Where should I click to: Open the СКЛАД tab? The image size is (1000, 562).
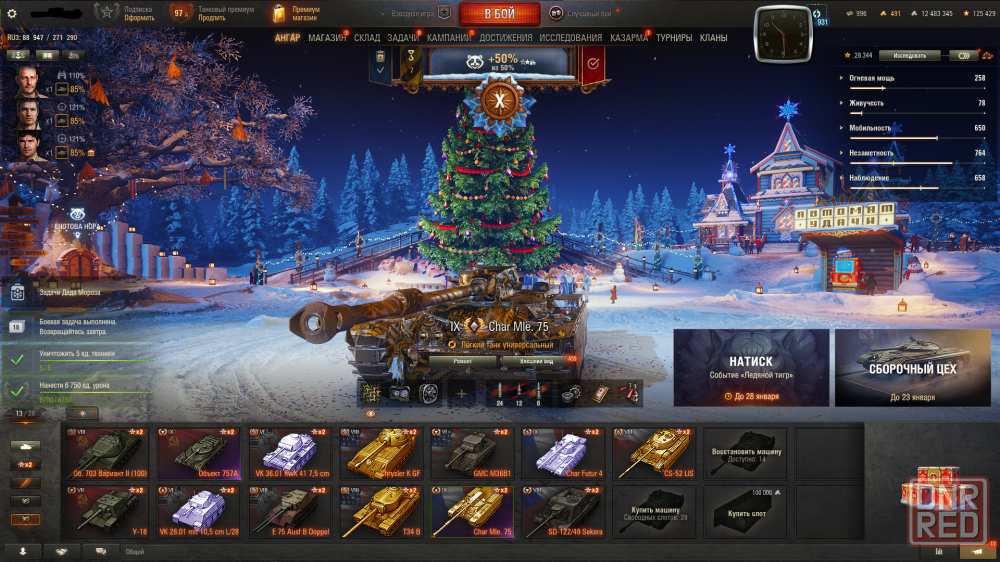367,38
